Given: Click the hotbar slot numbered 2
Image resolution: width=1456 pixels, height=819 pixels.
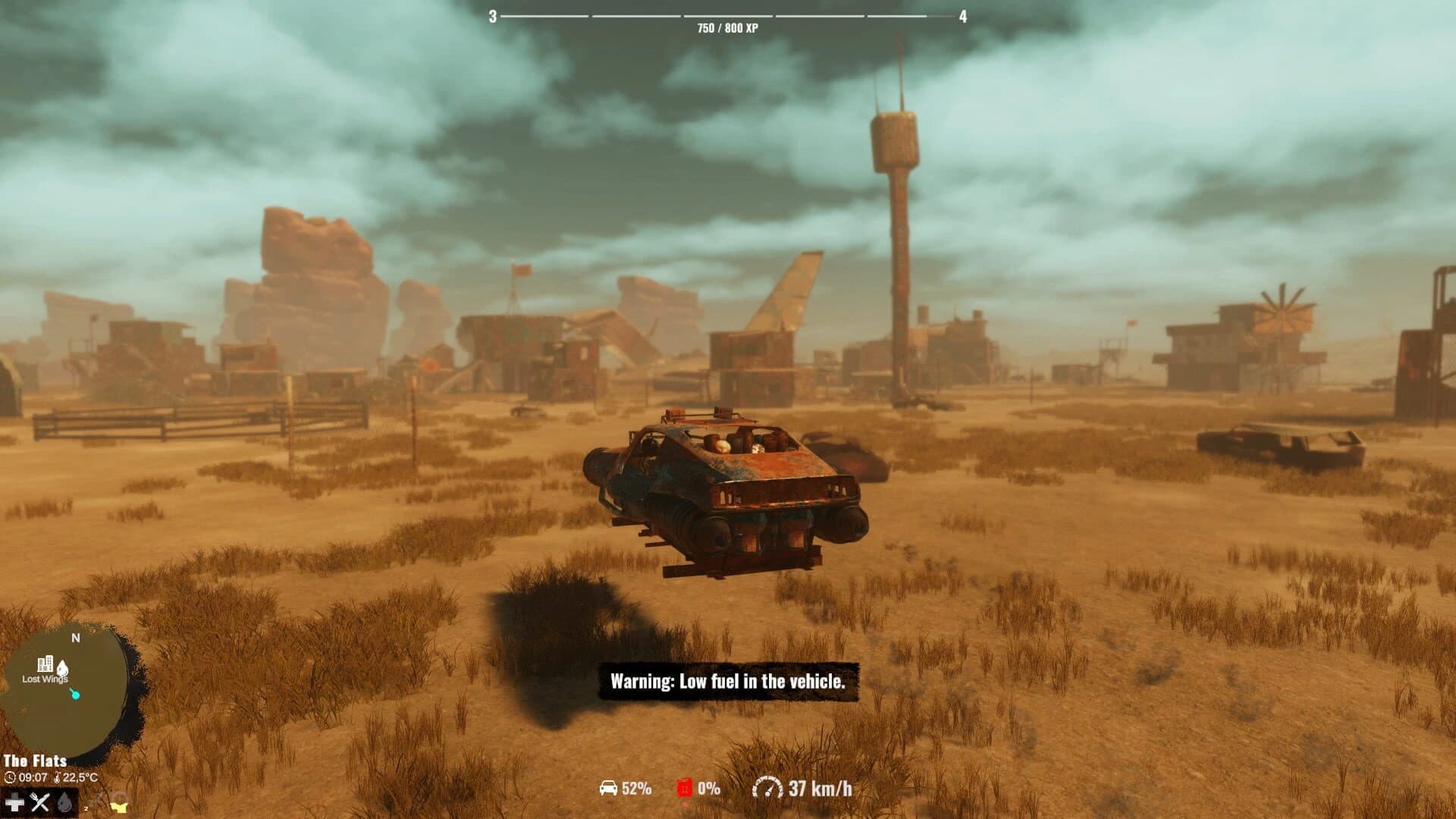Looking at the screenshot, I should [x=86, y=808].
